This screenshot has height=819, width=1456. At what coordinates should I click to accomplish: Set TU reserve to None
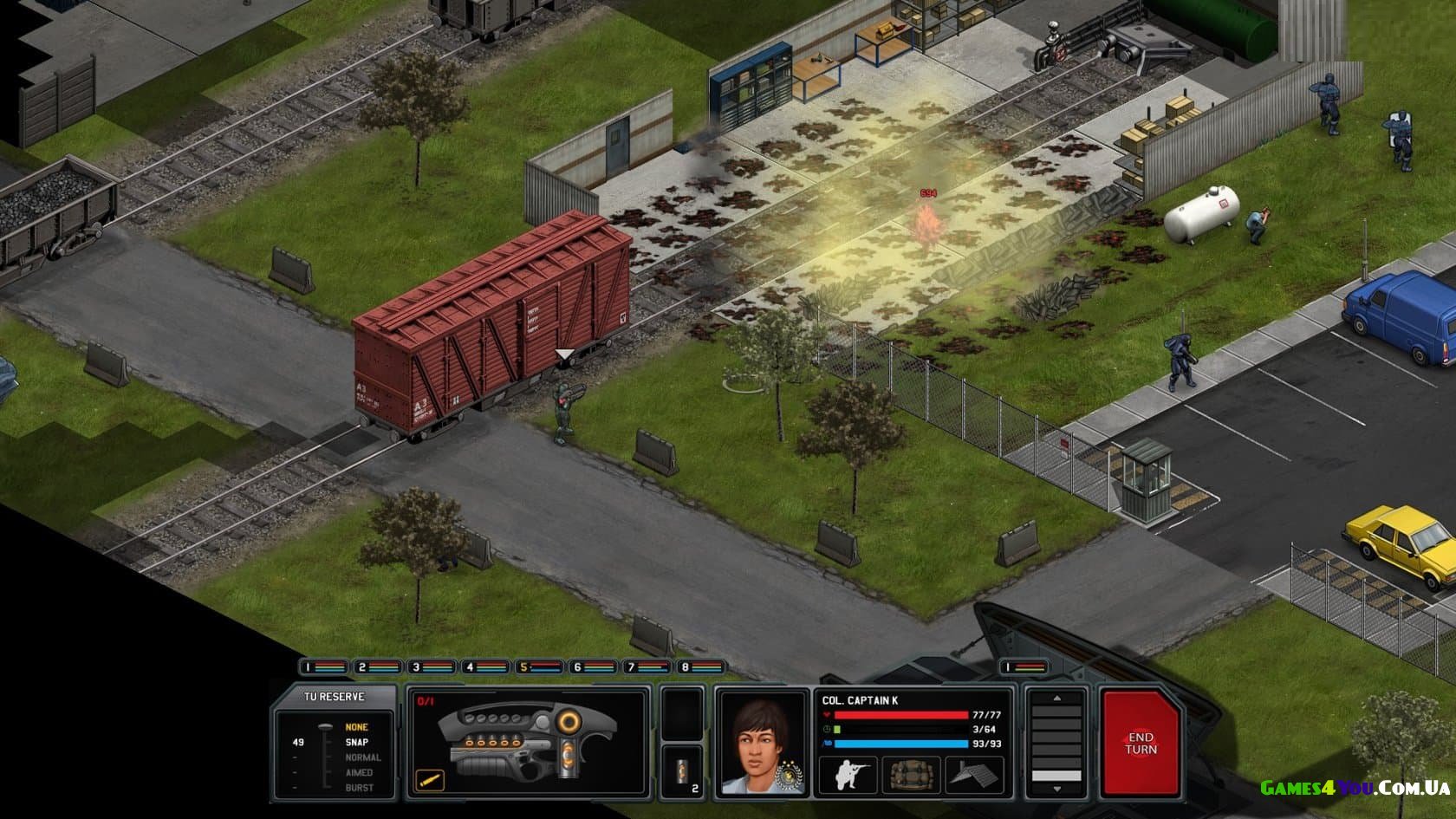356,727
